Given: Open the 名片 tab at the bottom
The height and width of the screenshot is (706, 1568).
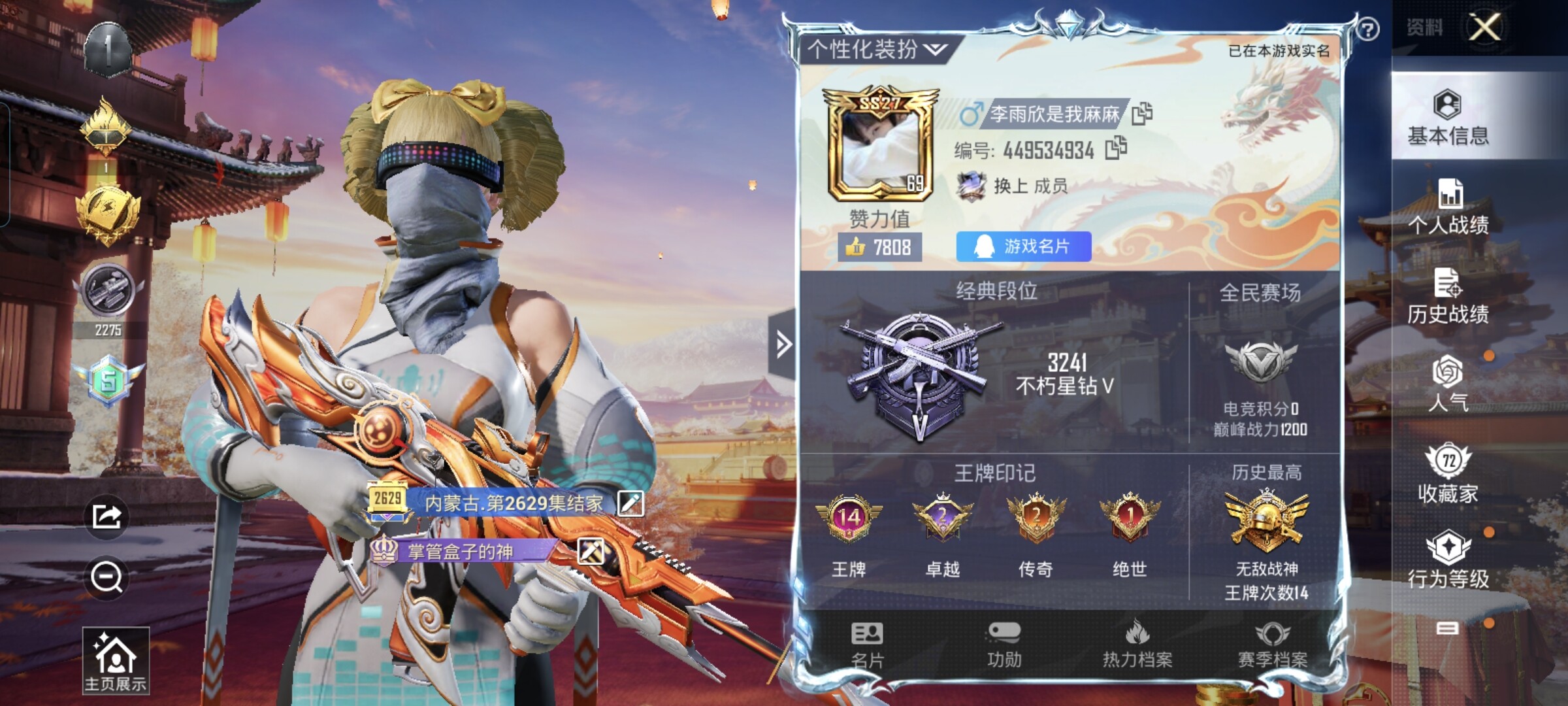Looking at the screenshot, I should coord(867,645).
